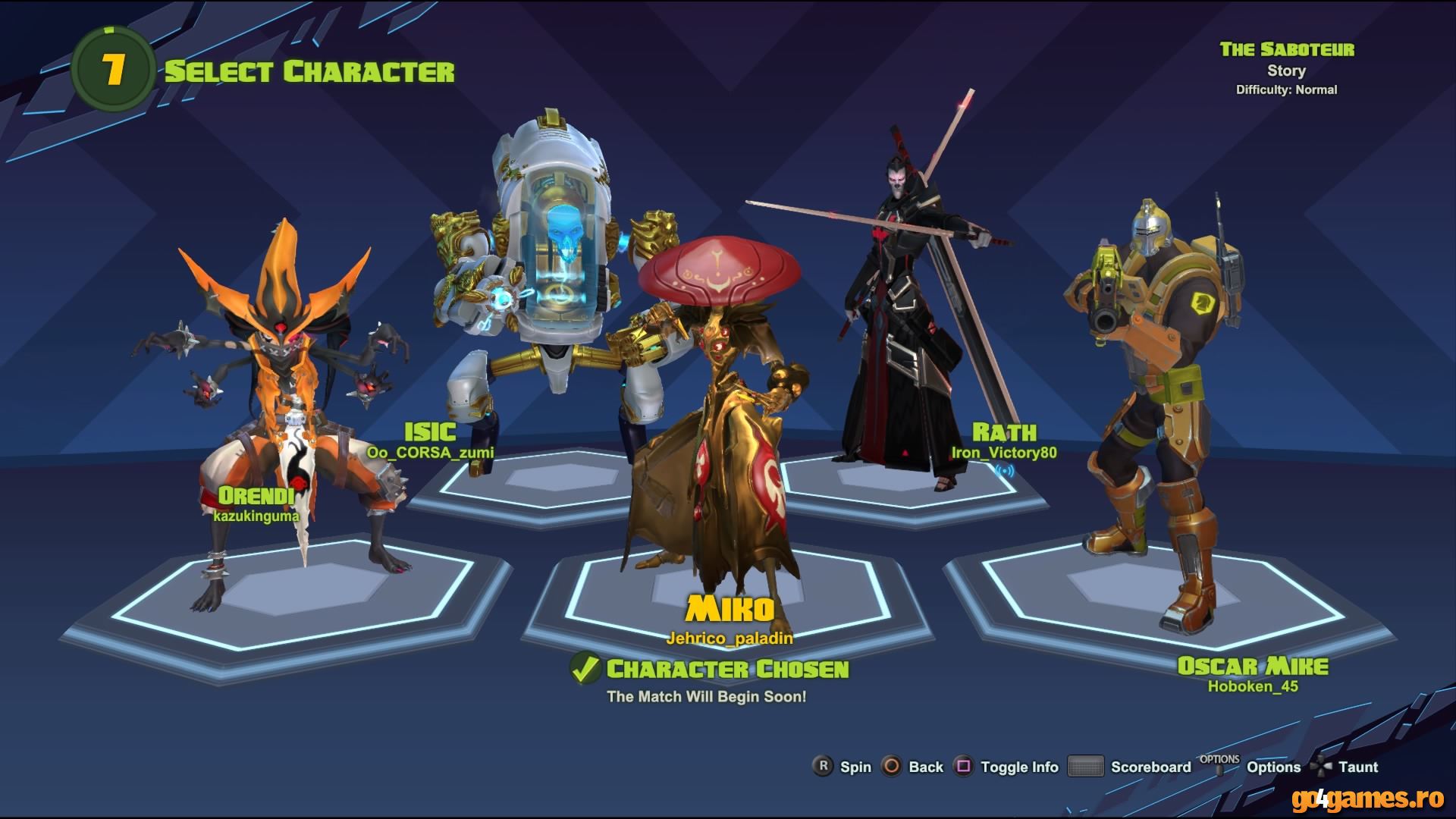Click the Spin button label
1456x819 pixels.
point(855,767)
